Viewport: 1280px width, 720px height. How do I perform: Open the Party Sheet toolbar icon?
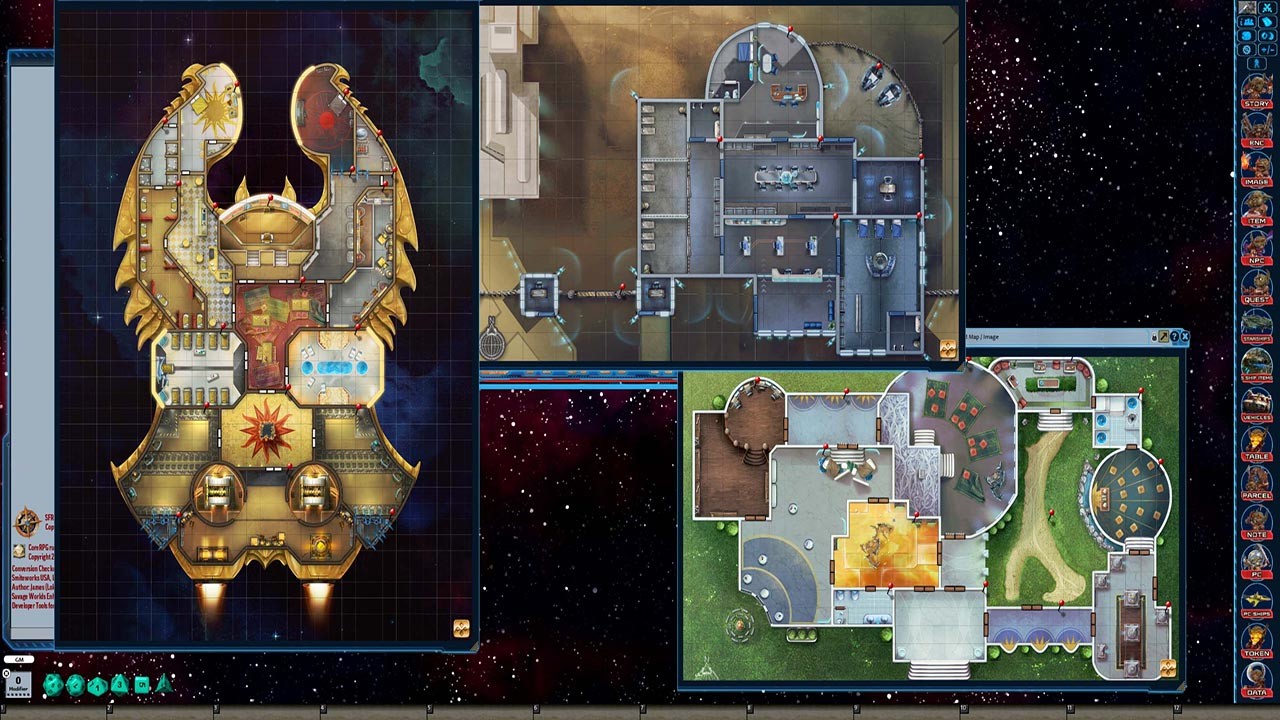click(1248, 22)
